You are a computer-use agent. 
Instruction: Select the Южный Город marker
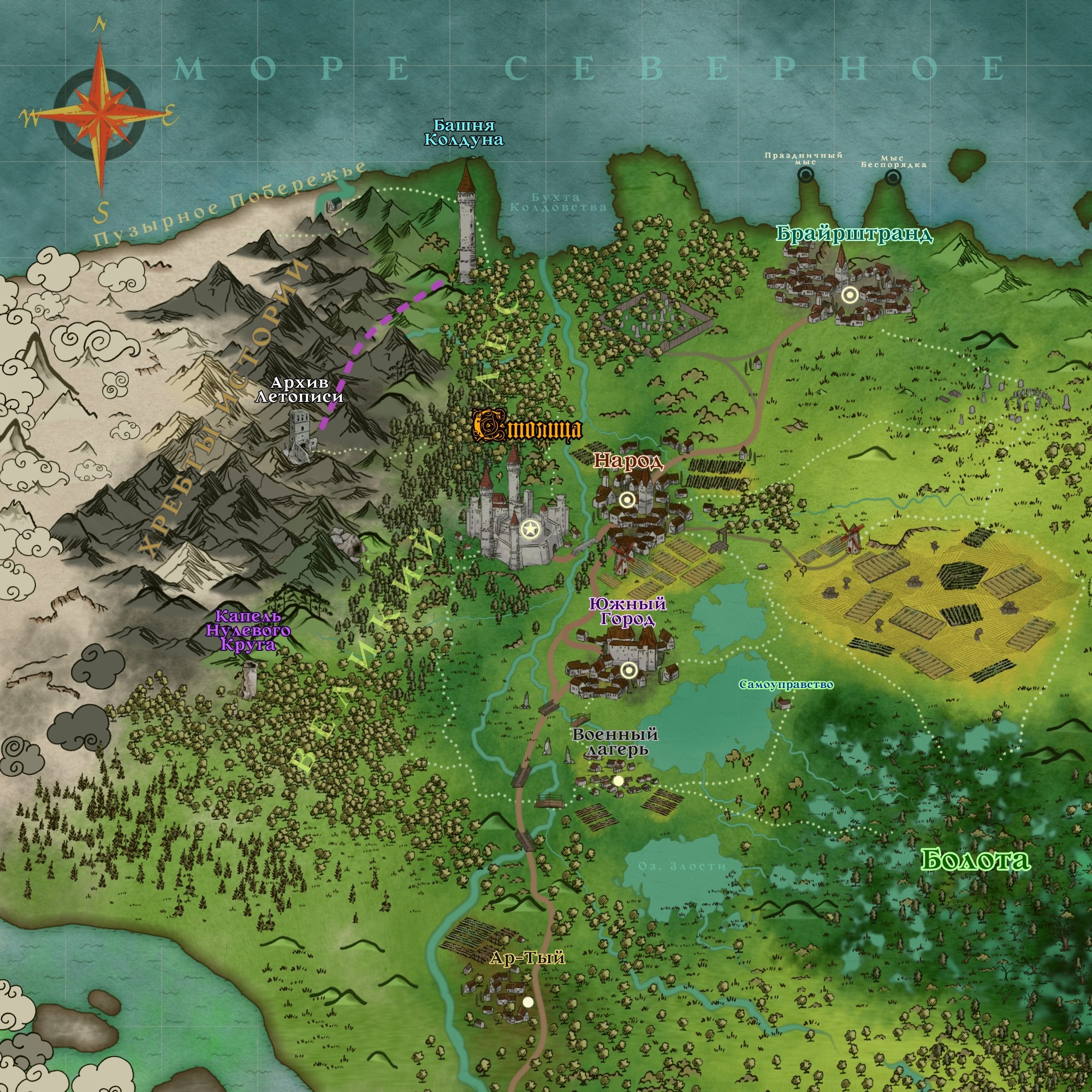629,670
